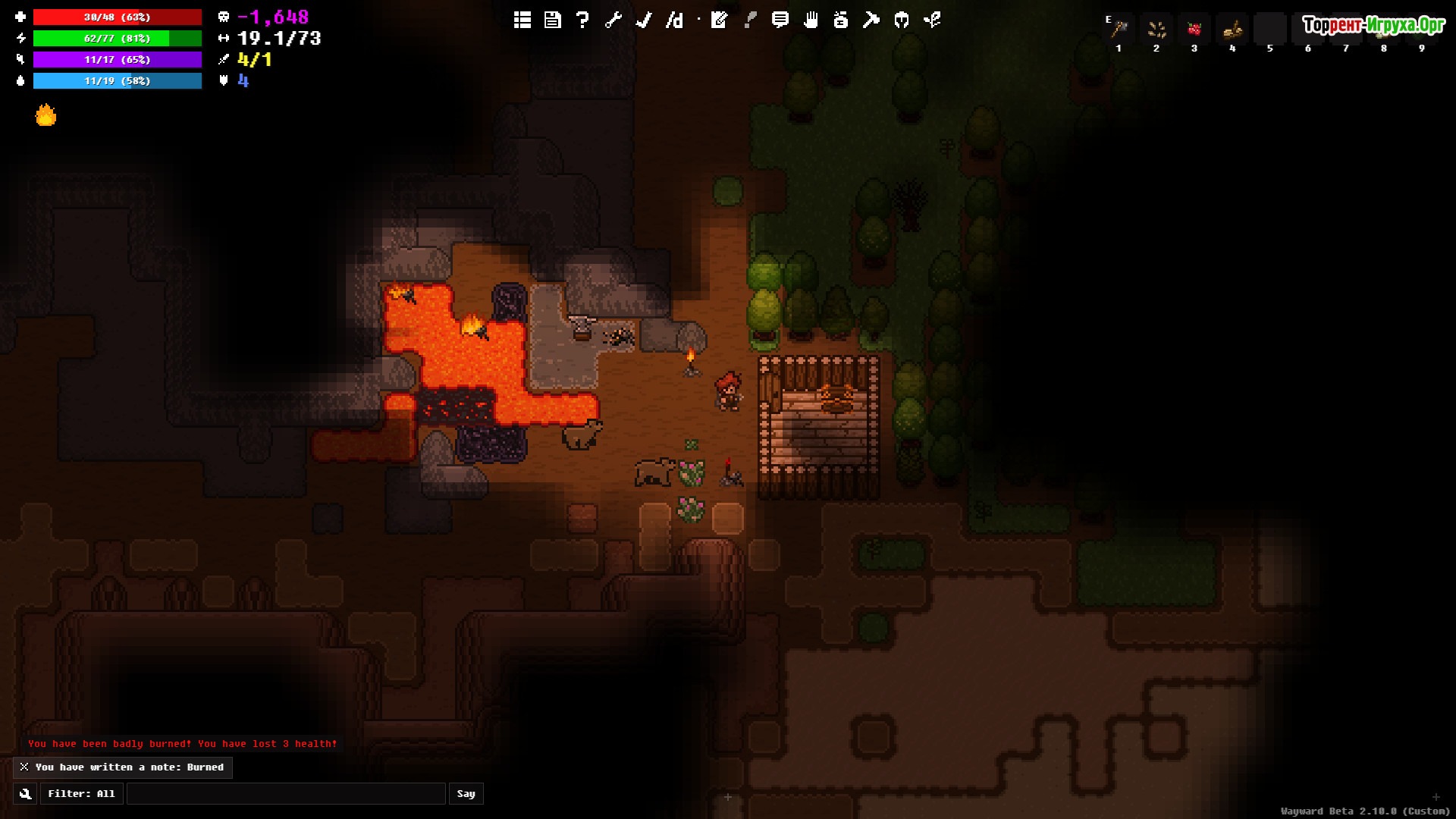Open the hand actions panel

[811, 20]
